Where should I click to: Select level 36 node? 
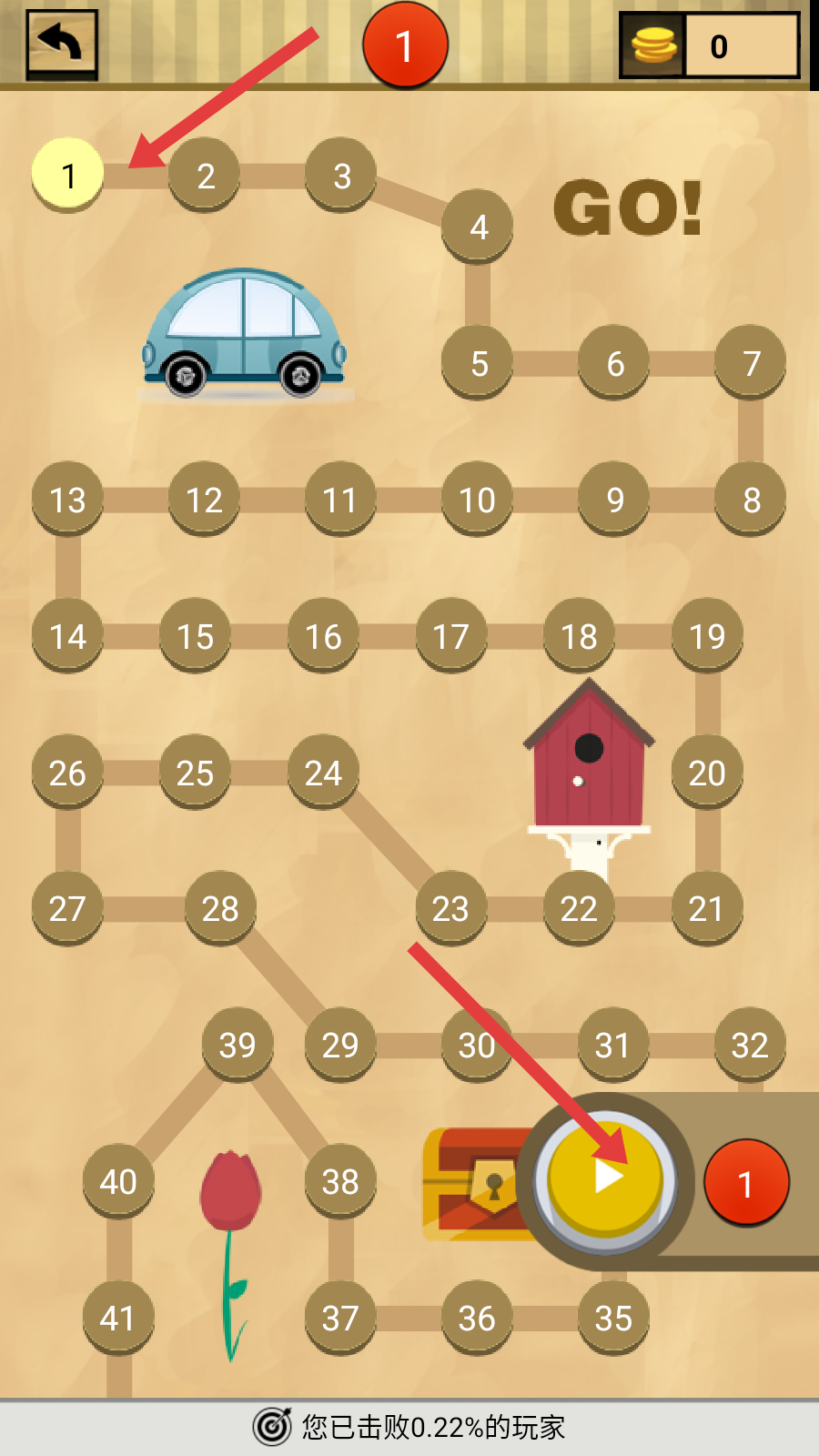(x=477, y=1317)
